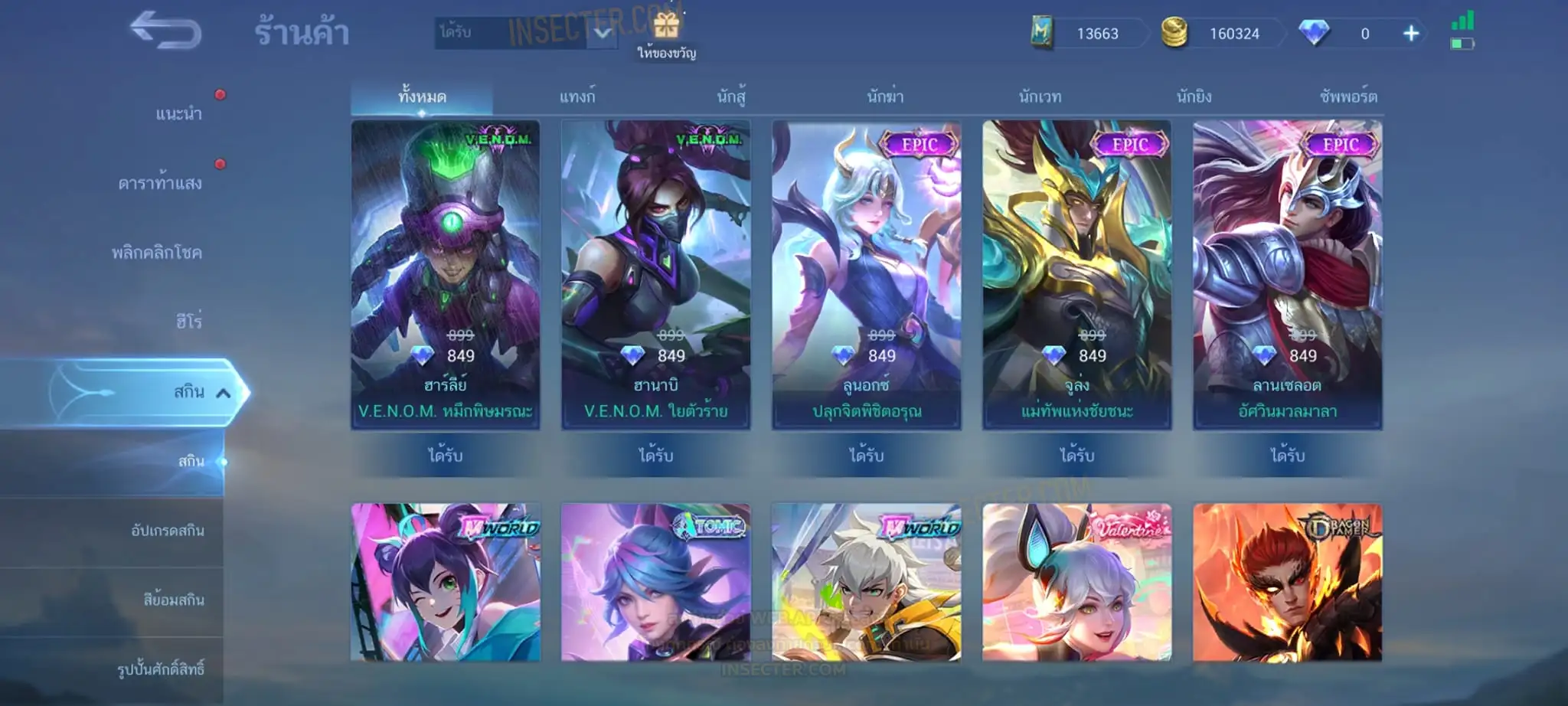Image resolution: width=1568 pixels, height=706 pixels.
Task: Filter skins by นักฆ่า
Action: [x=885, y=97]
